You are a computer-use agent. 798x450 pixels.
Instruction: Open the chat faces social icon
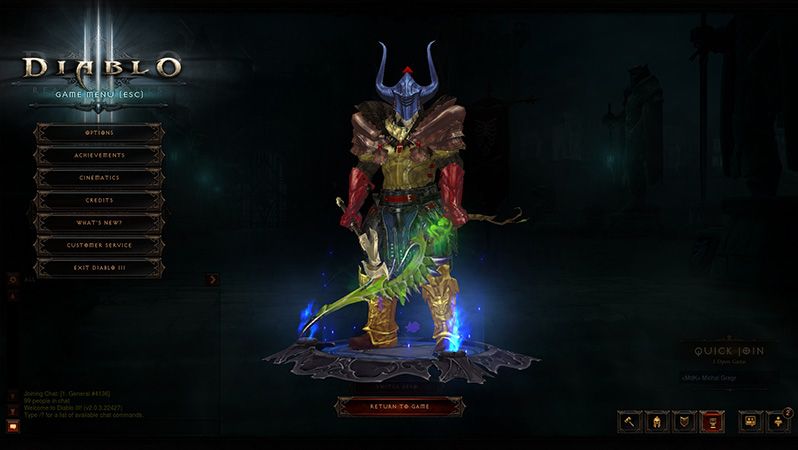pos(750,422)
